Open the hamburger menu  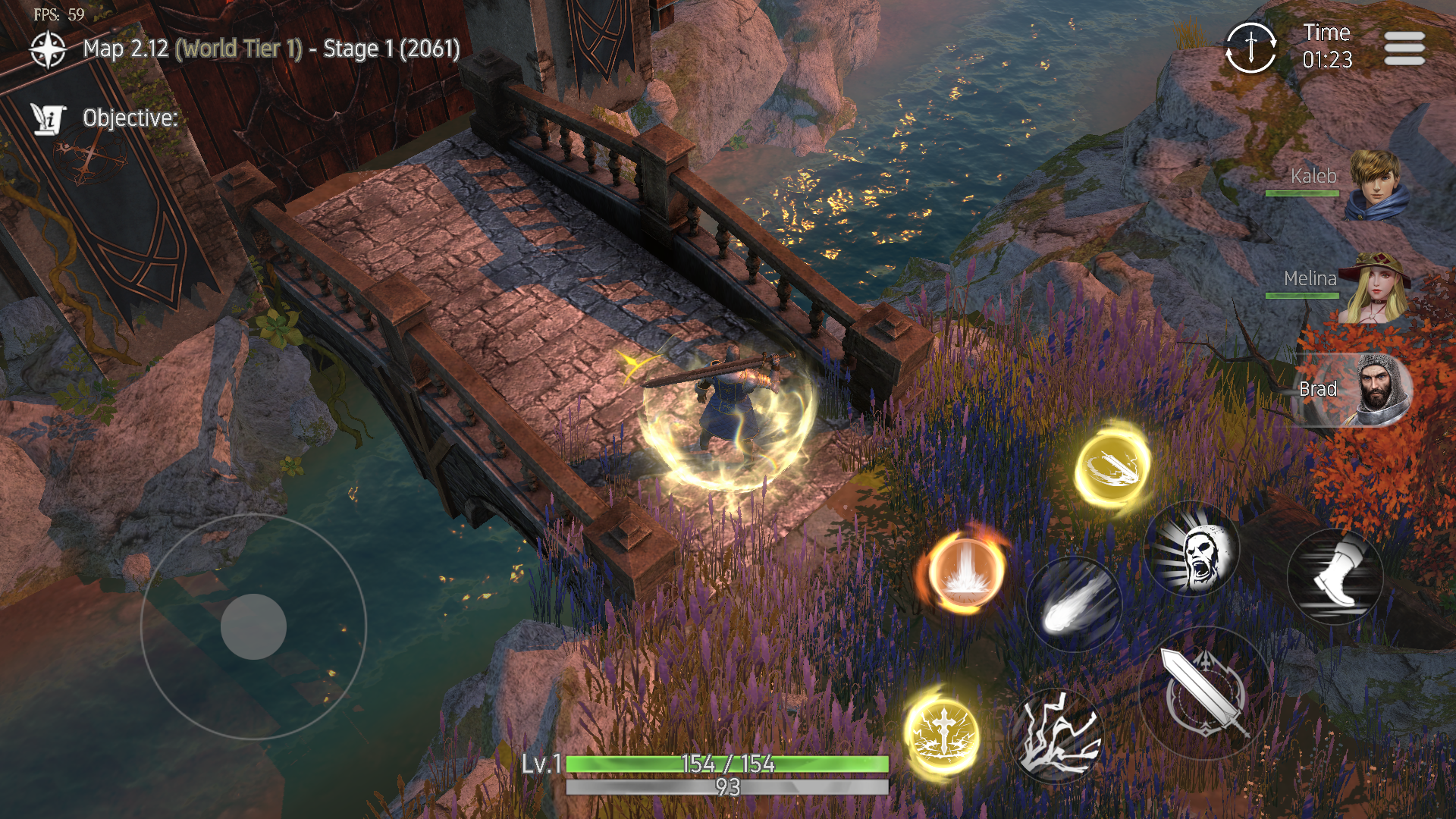[x=1404, y=48]
